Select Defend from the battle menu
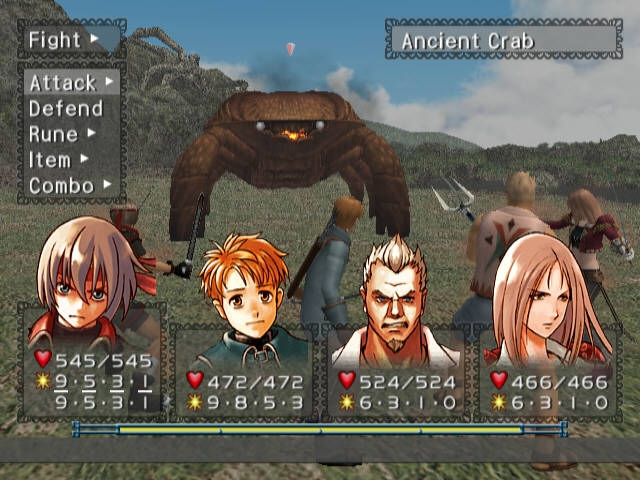Viewport: 640px width, 480px height. (66, 108)
